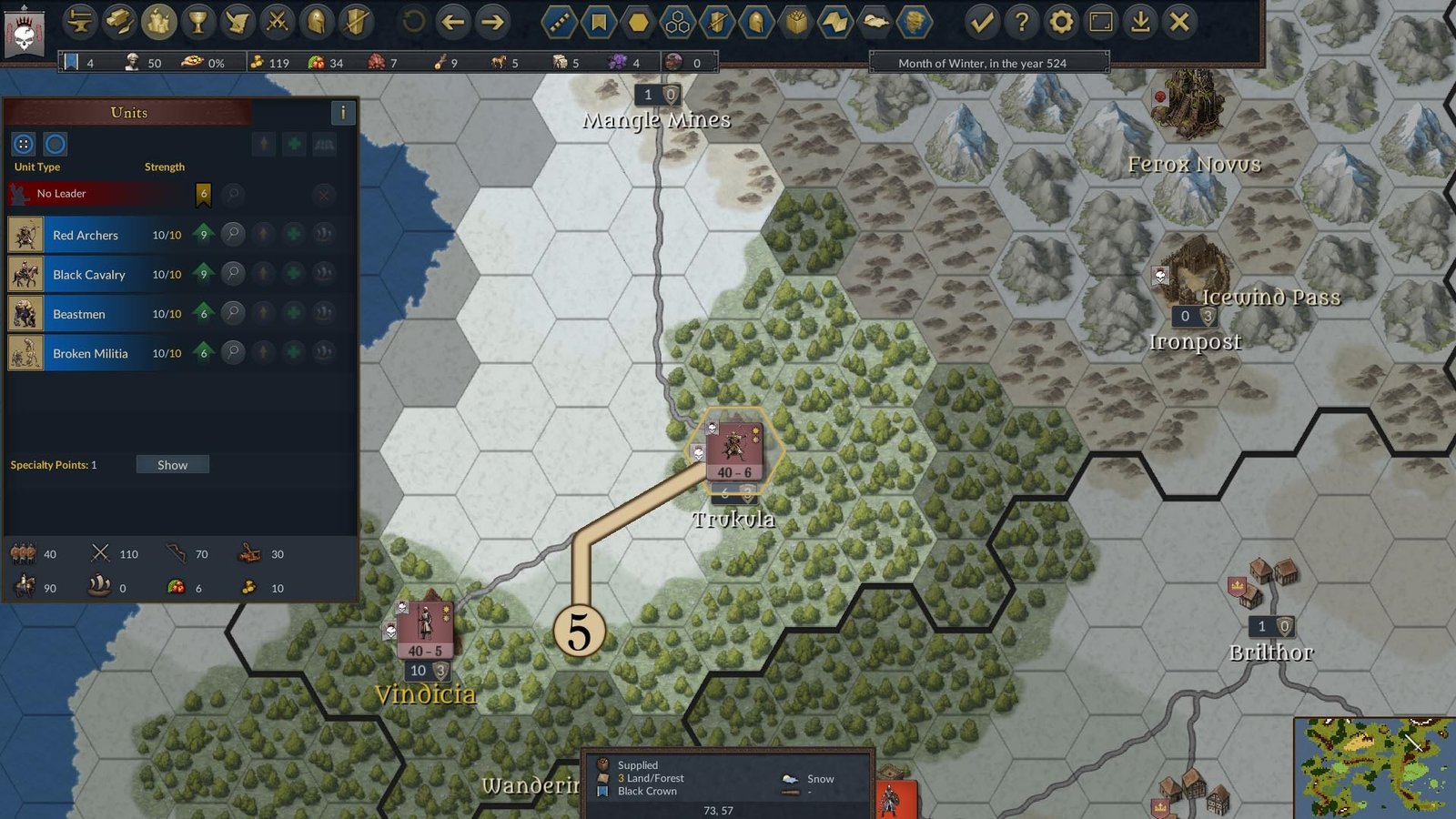Viewport: 1456px width, 819px height.
Task: Go to the next unit arrow
Action: point(492,22)
